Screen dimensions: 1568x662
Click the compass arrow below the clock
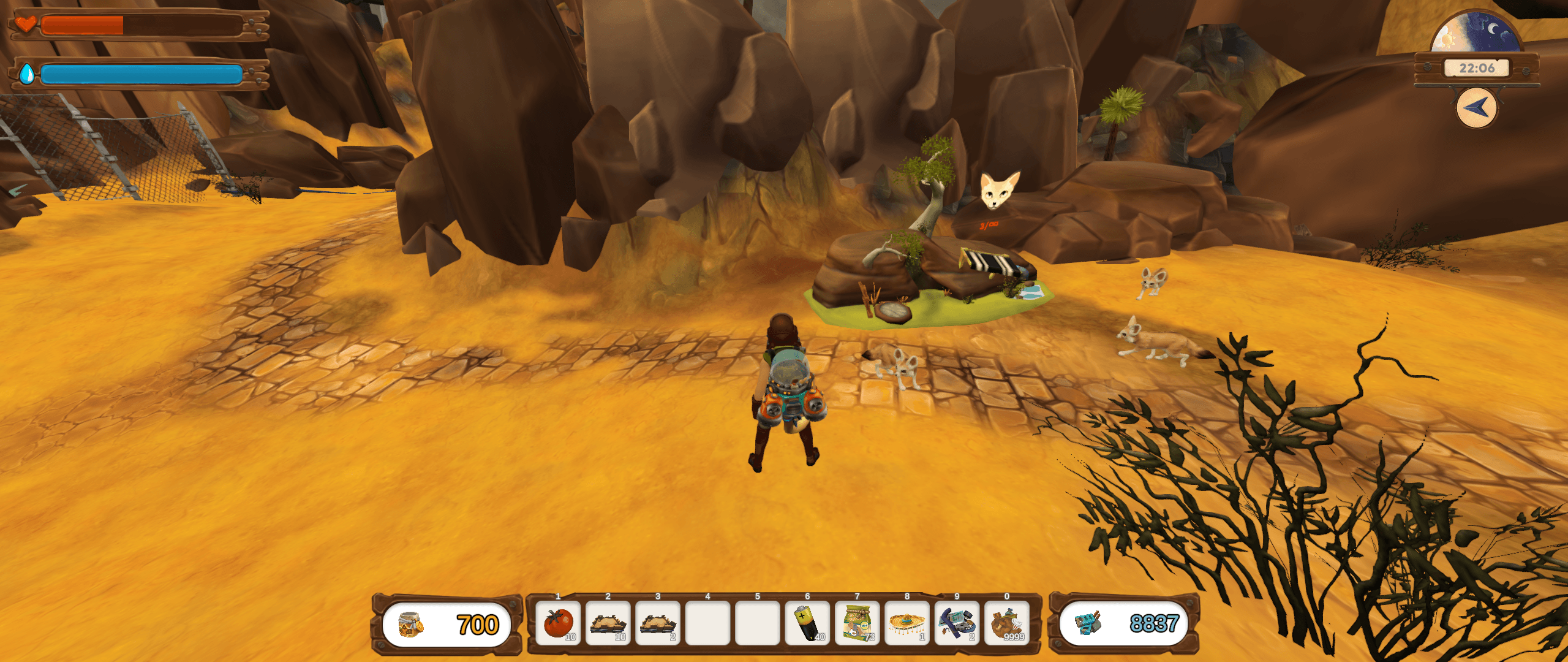[x=1476, y=108]
